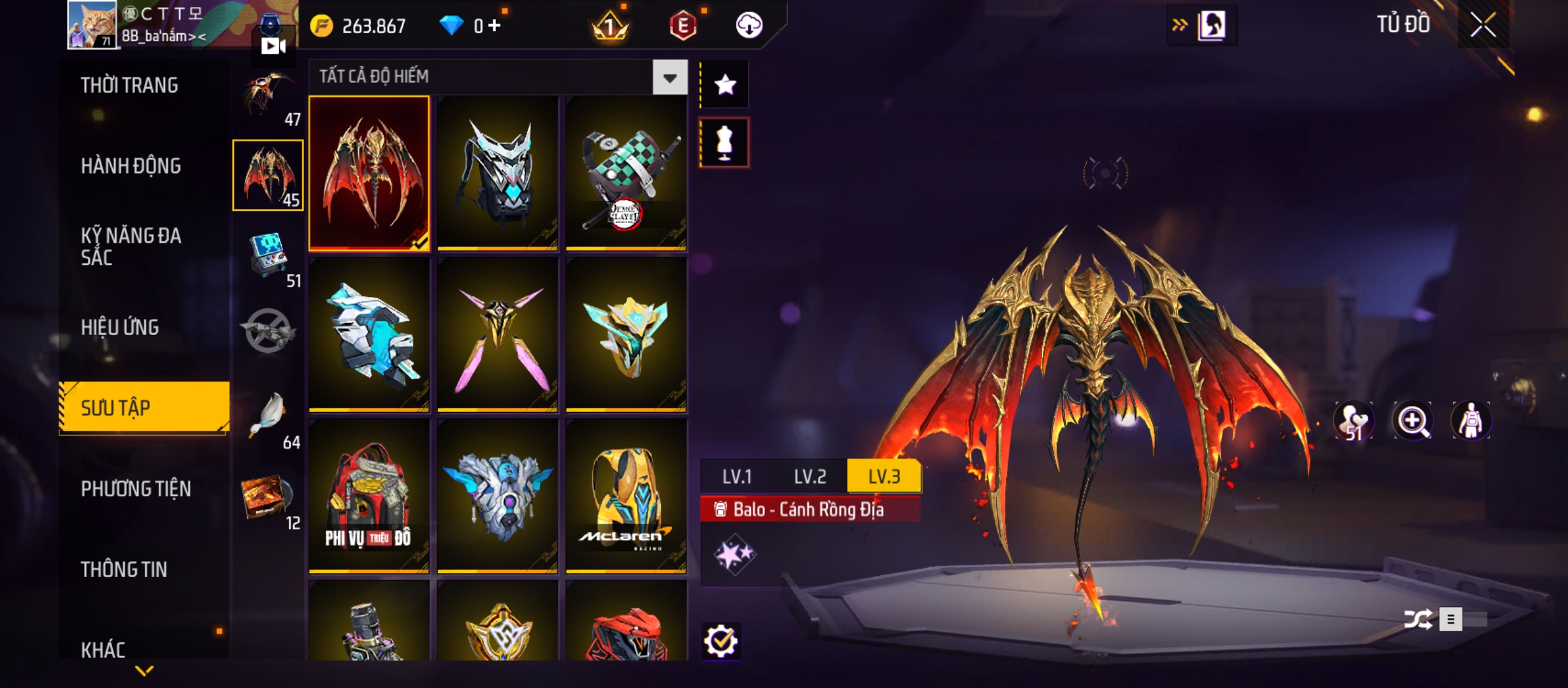
Task: Switch backpack to LV.2
Action: (x=809, y=477)
